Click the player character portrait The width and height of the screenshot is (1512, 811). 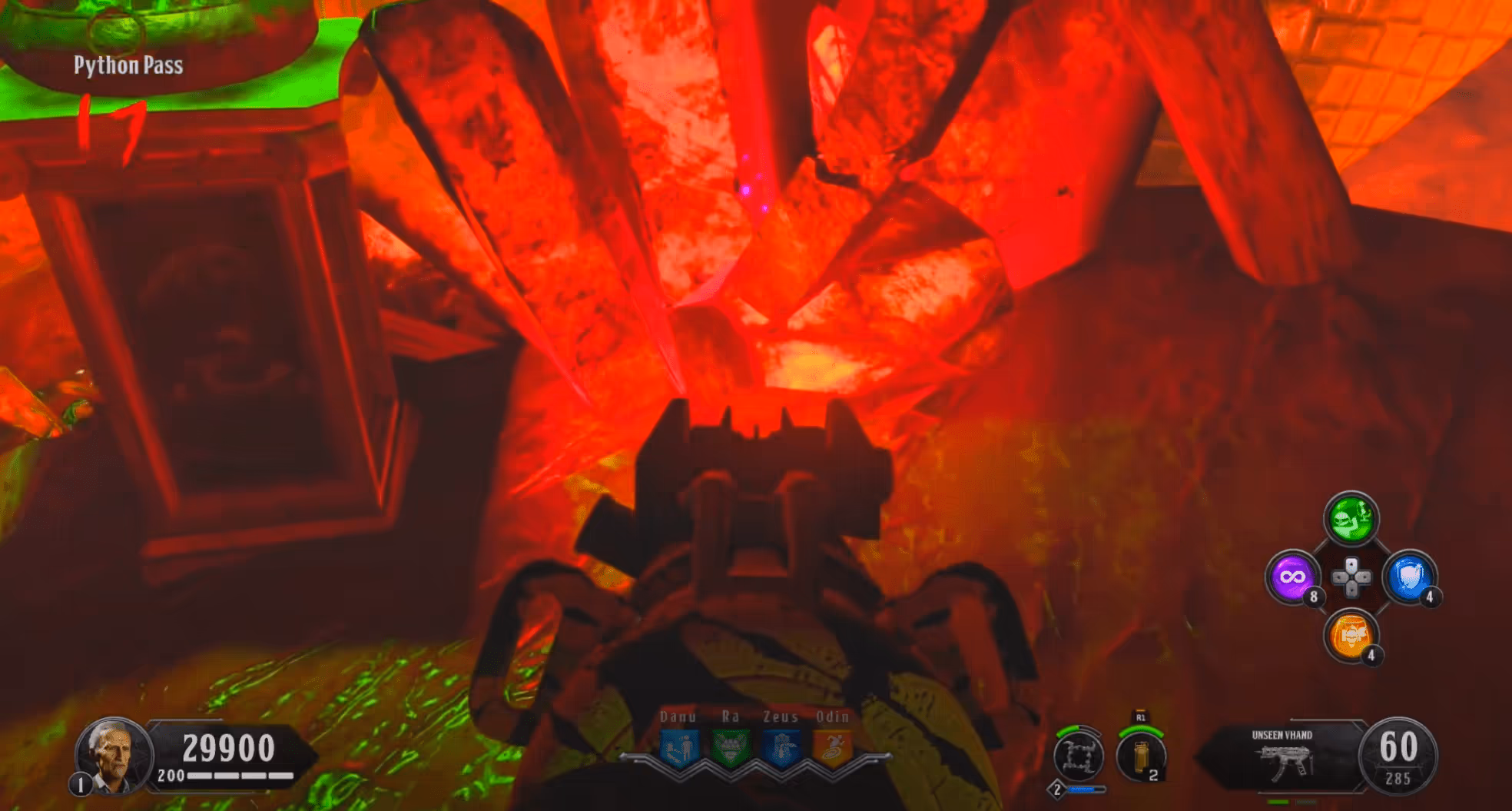[x=112, y=754]
